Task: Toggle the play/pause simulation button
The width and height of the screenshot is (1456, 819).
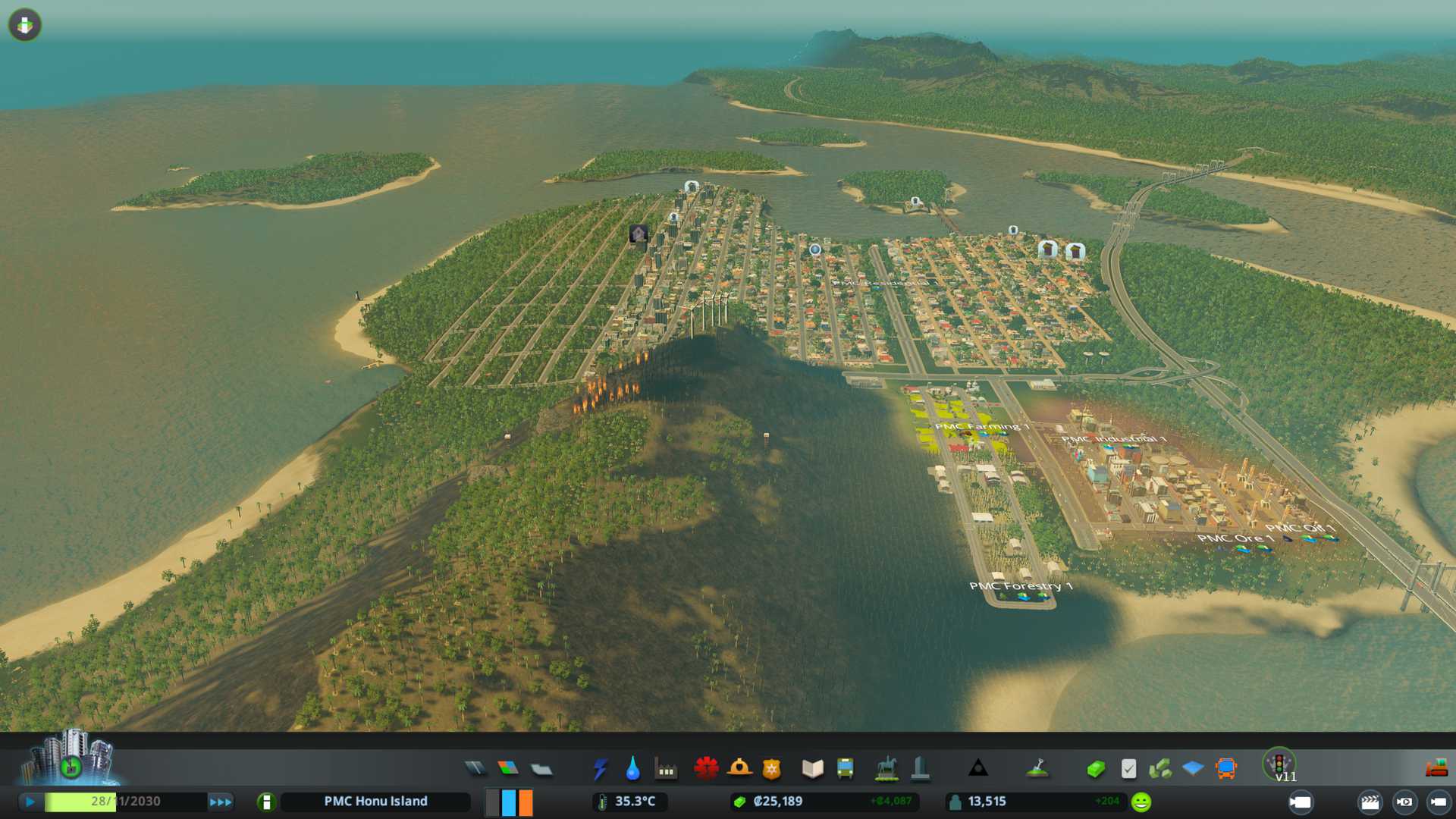Action: [x=30, y=802]
